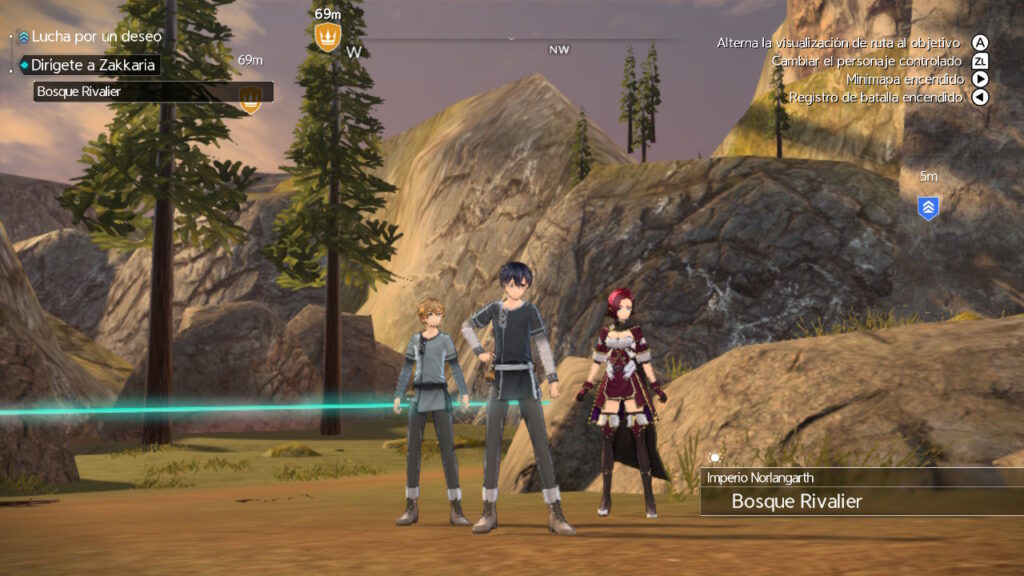Click the orange crown marker on compass
1024x576 pixels.
[x=328, y=37]
